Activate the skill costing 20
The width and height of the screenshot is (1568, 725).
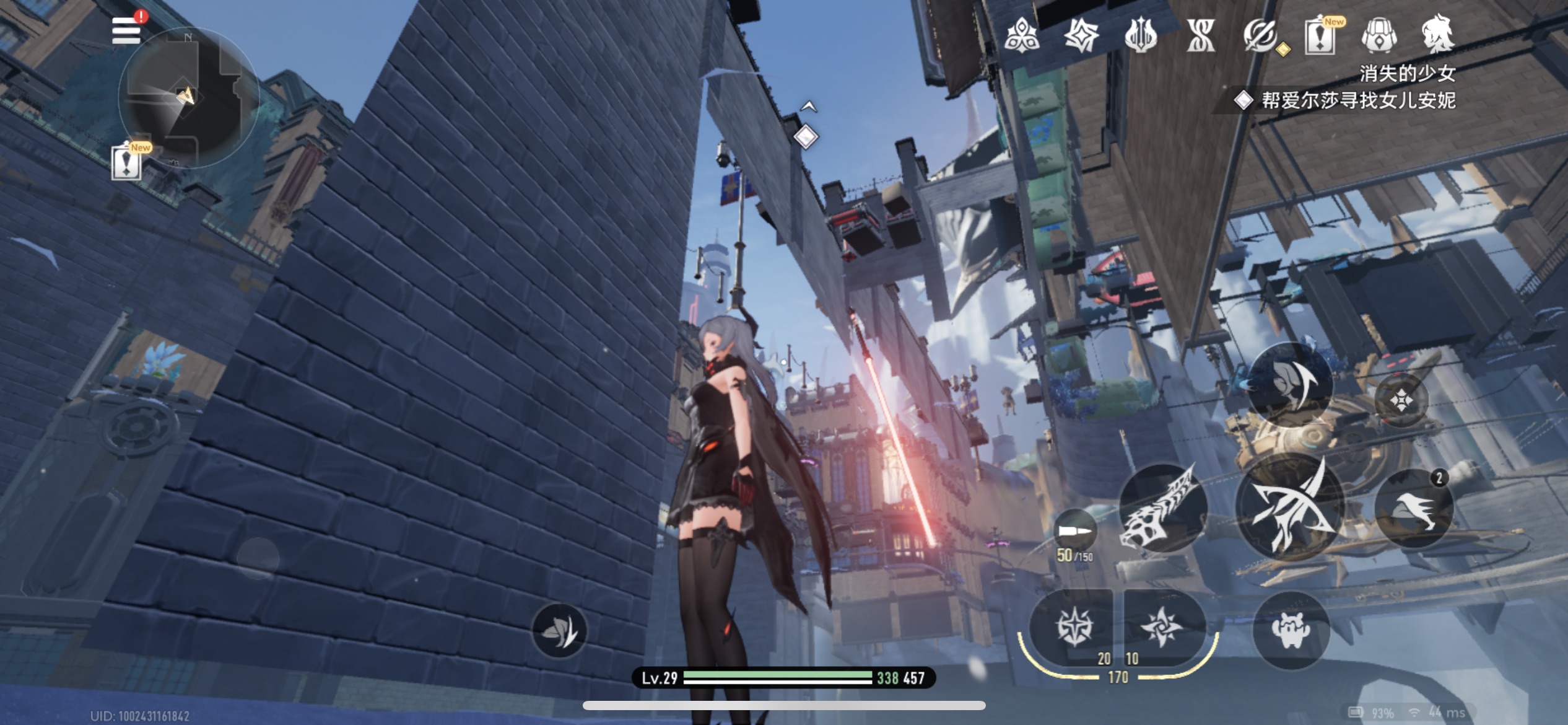pos(1074,627)
